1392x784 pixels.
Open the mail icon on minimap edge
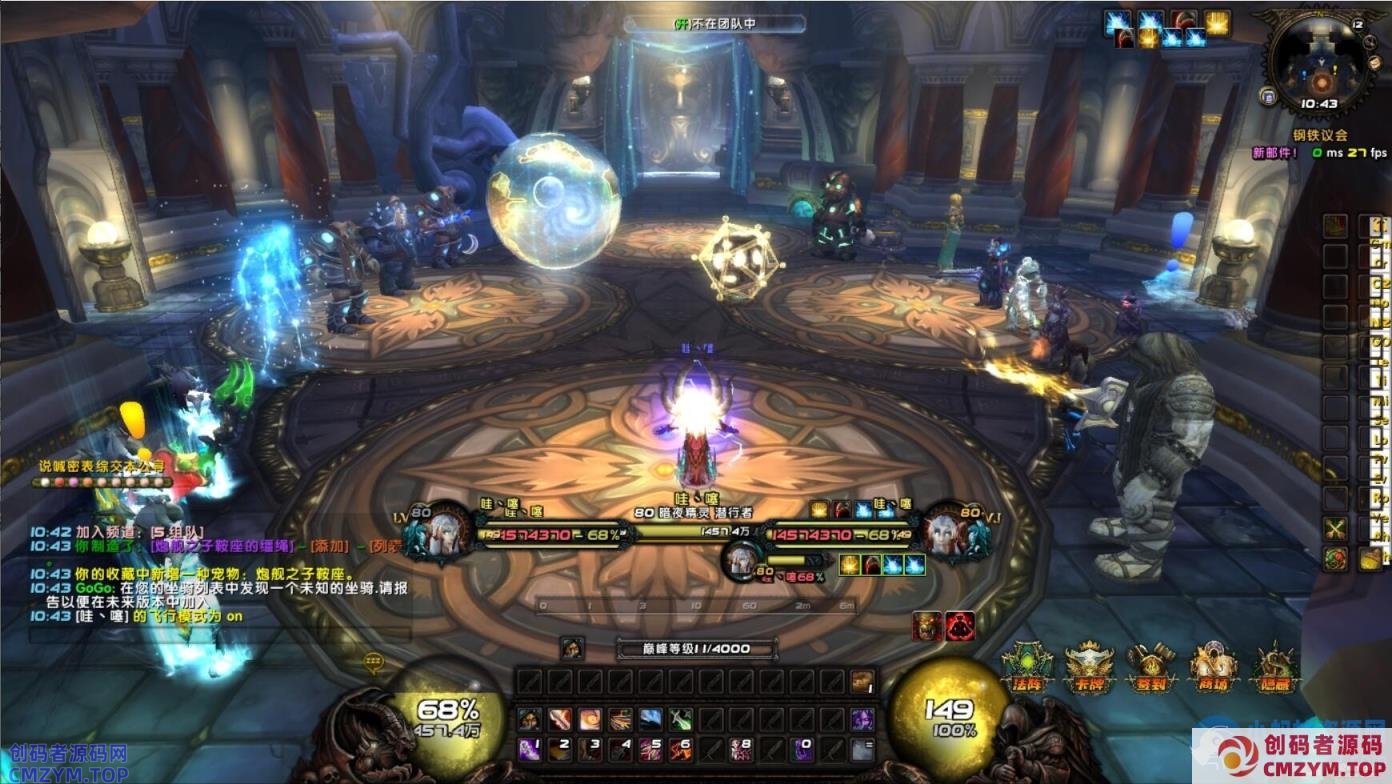[x=1268, y=97]
